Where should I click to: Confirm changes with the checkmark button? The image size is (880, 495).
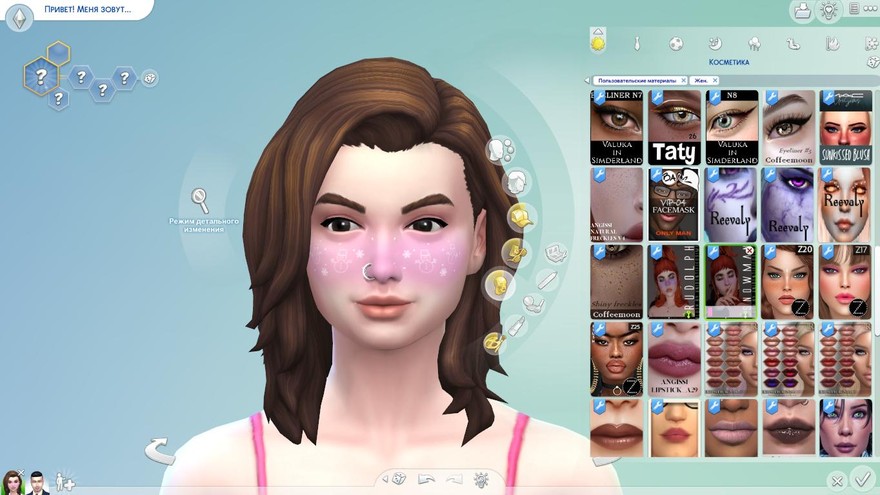click(862, 479)
